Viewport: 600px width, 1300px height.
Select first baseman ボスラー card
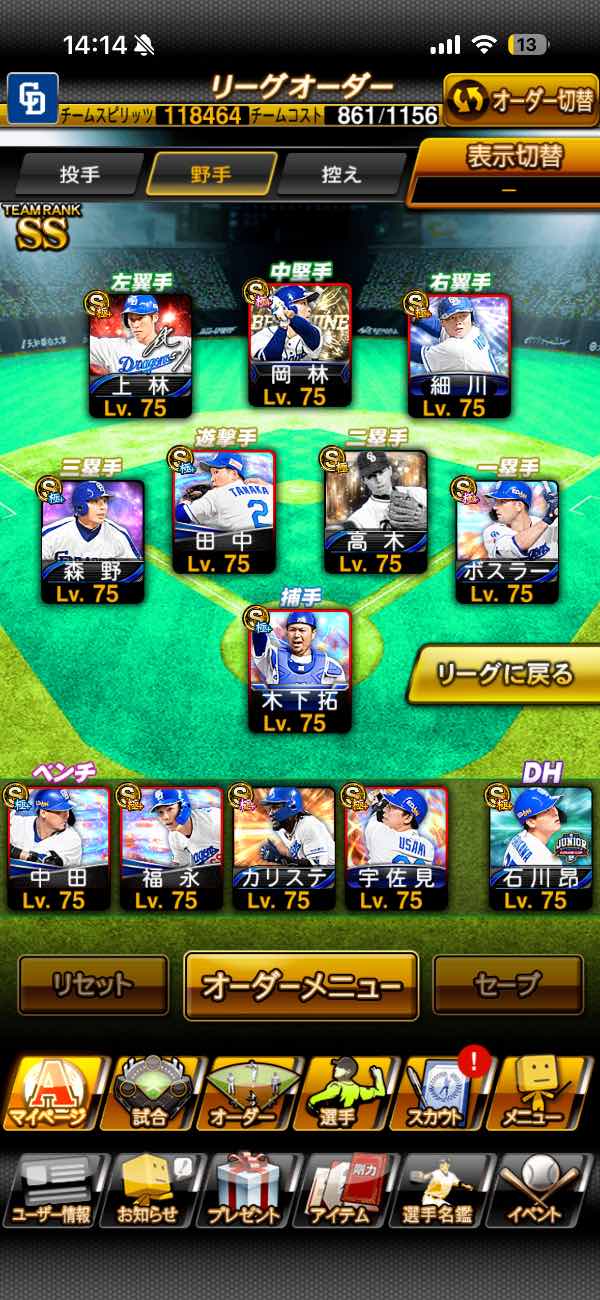point(507,541)
